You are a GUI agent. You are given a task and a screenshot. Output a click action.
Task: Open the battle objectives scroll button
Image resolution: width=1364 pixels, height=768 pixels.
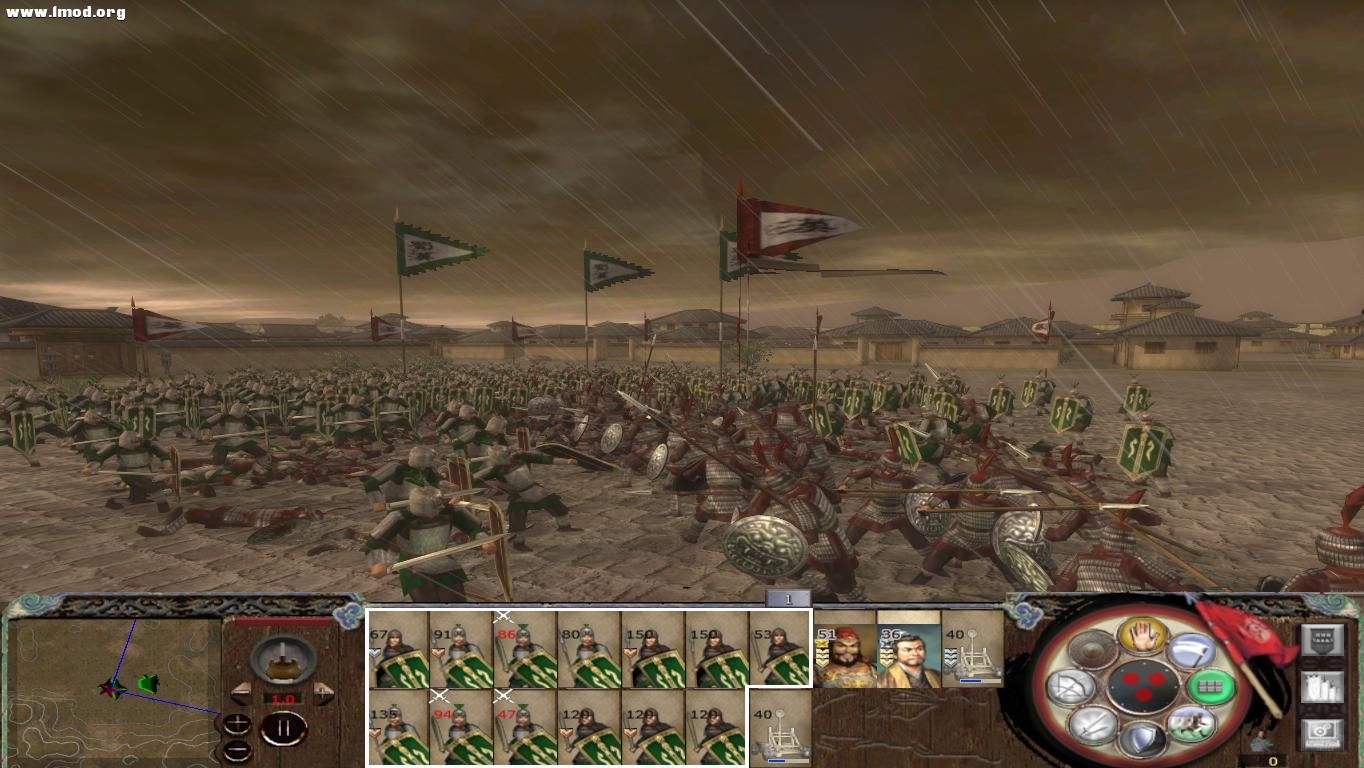[1323, 688]
